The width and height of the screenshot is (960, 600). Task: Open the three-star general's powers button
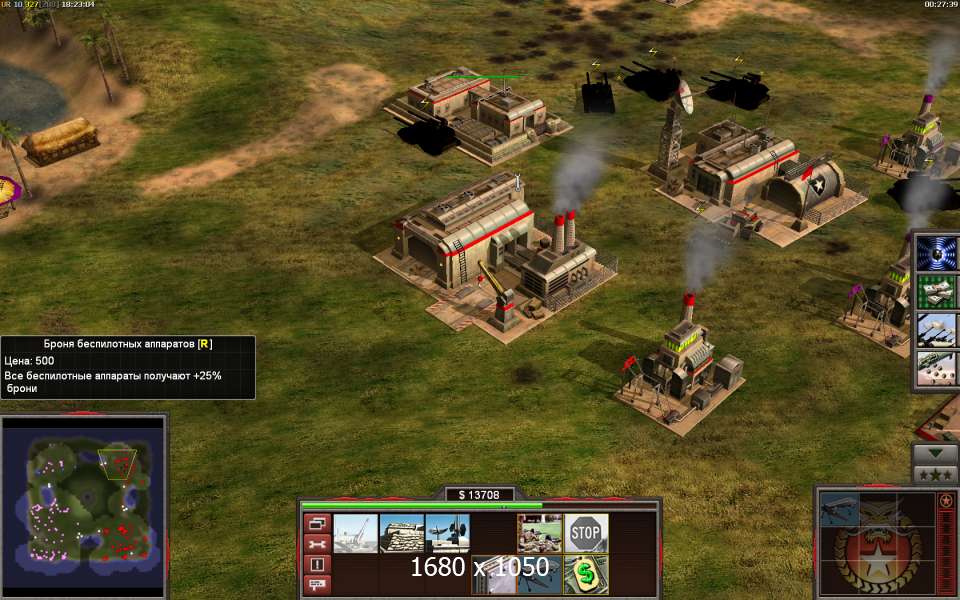(x=937, y=474)
